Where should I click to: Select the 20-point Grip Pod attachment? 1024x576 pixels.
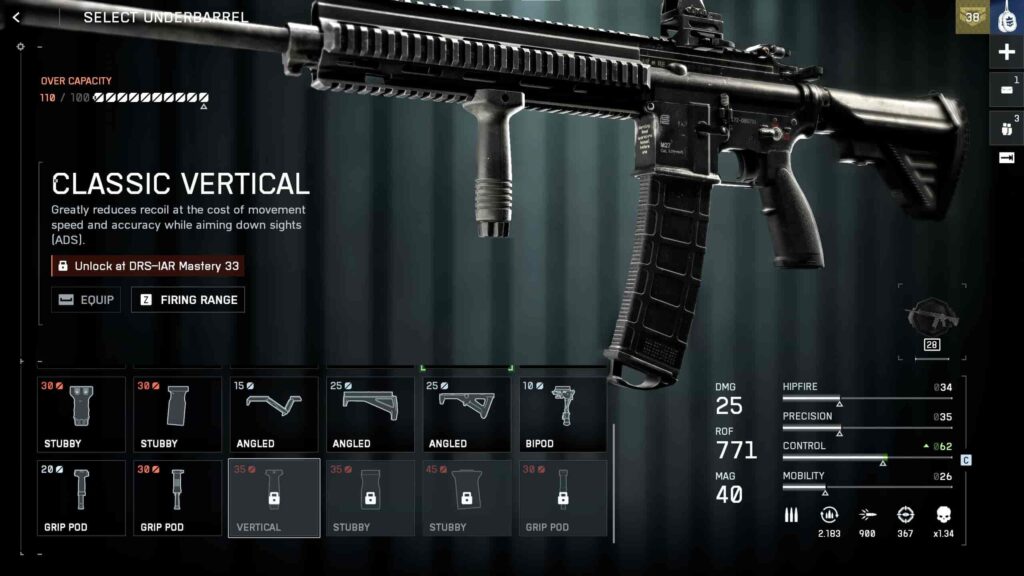click(81, 497)
